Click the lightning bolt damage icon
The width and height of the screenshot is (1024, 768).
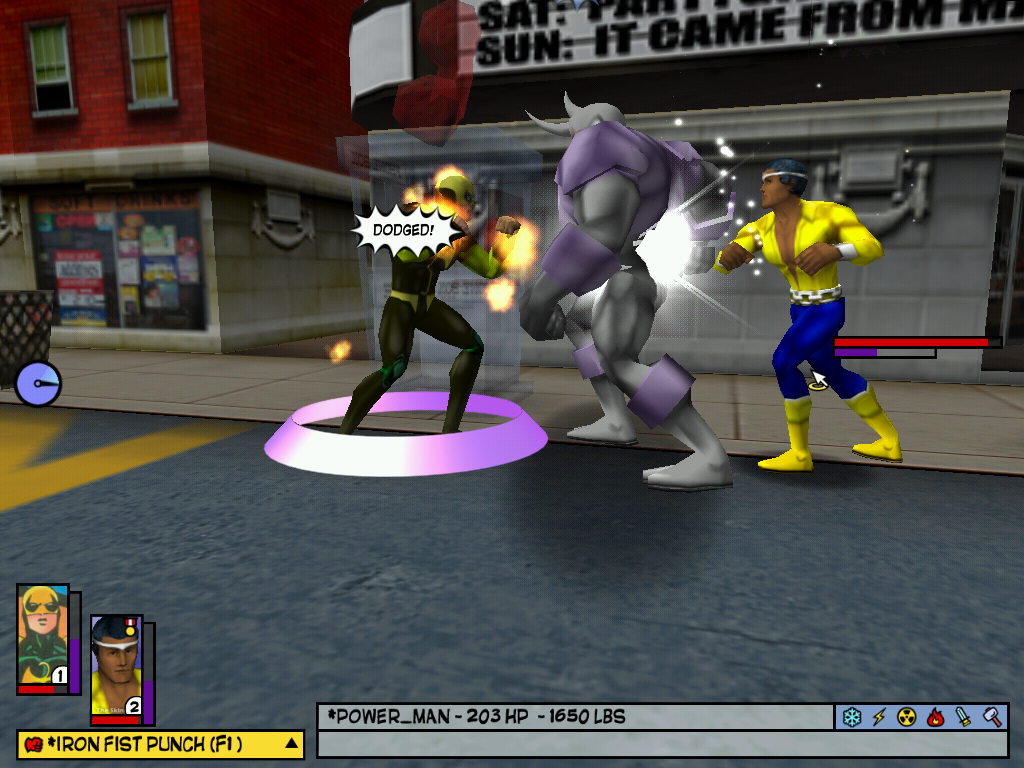pyautogui.click(x=879, y=717)
